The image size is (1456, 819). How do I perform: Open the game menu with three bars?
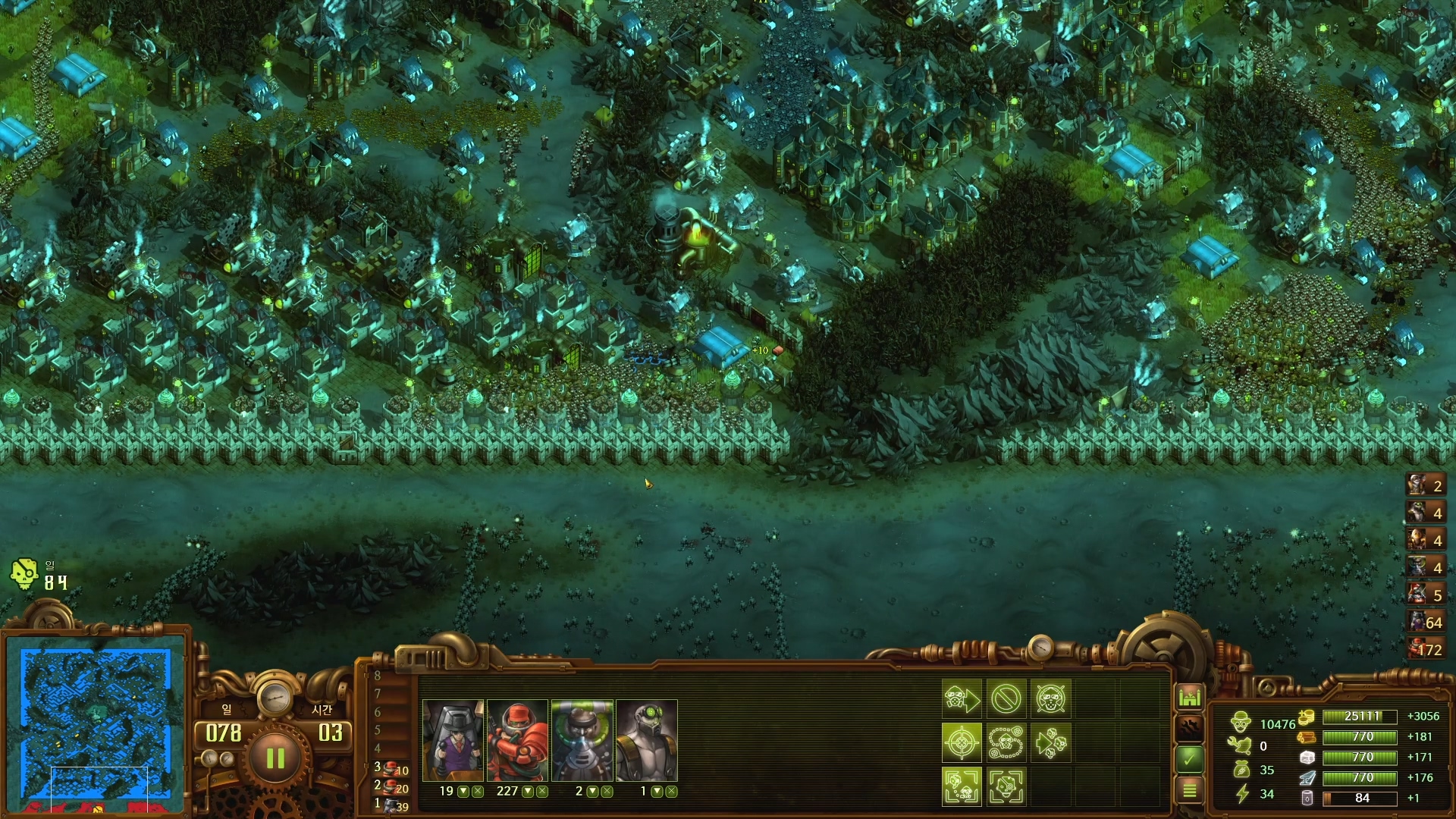[x=1189, y=790]
